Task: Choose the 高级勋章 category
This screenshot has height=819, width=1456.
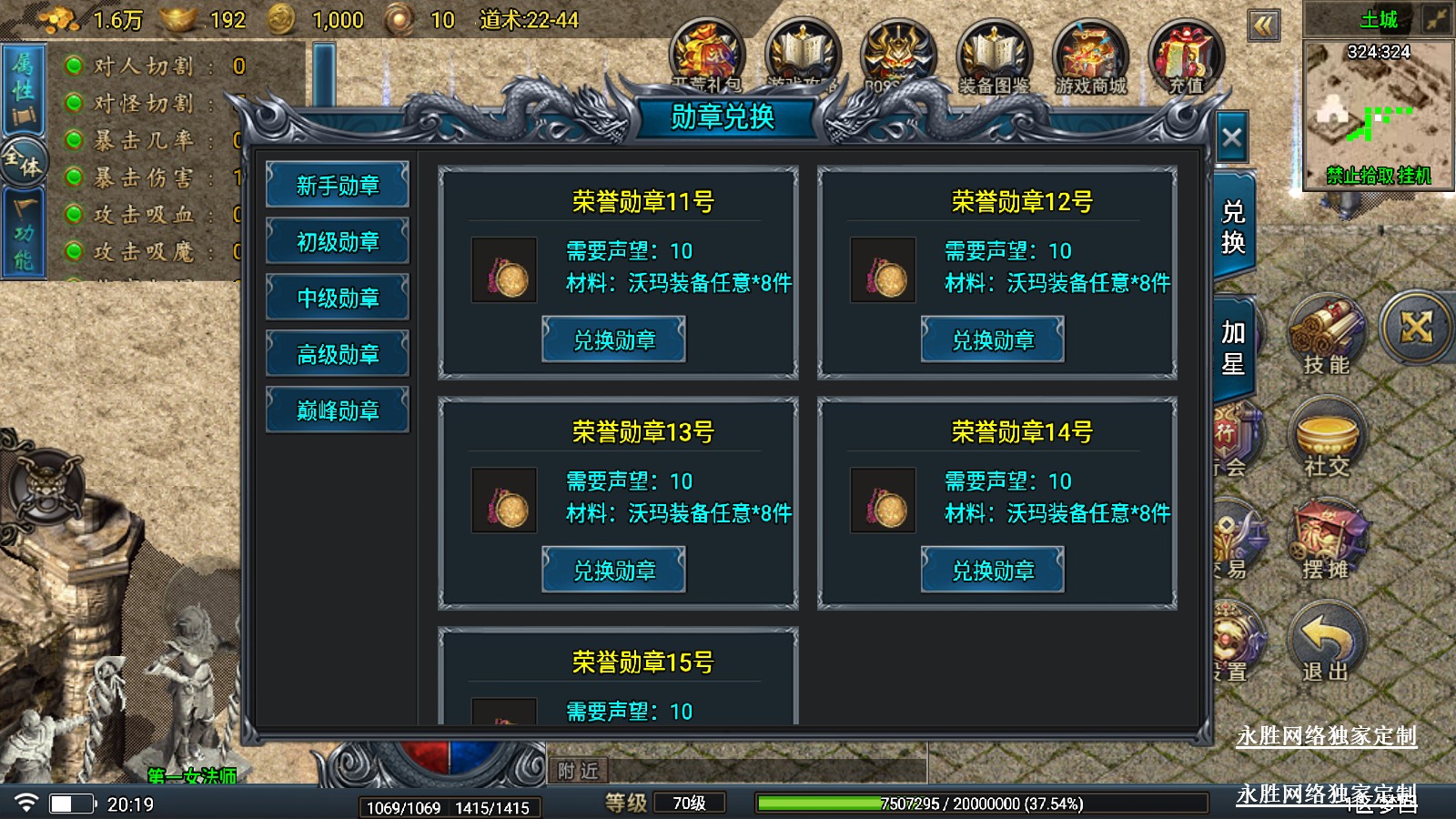Action: point(338,354)
